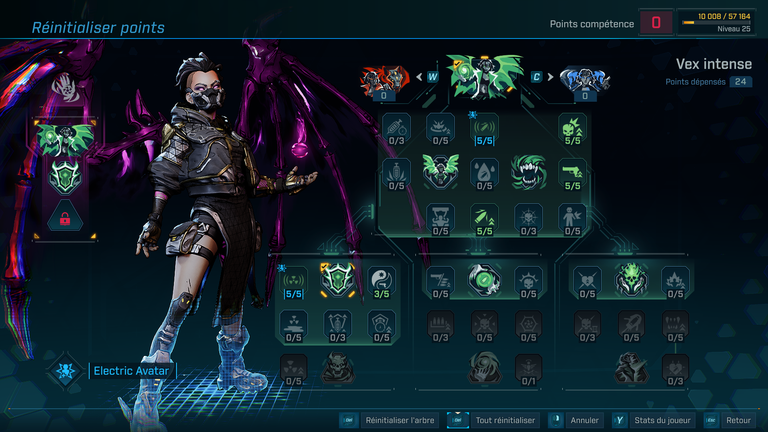Click the red padlock locked slot
This screenshot has width=768, height=432.
(65, 217)
